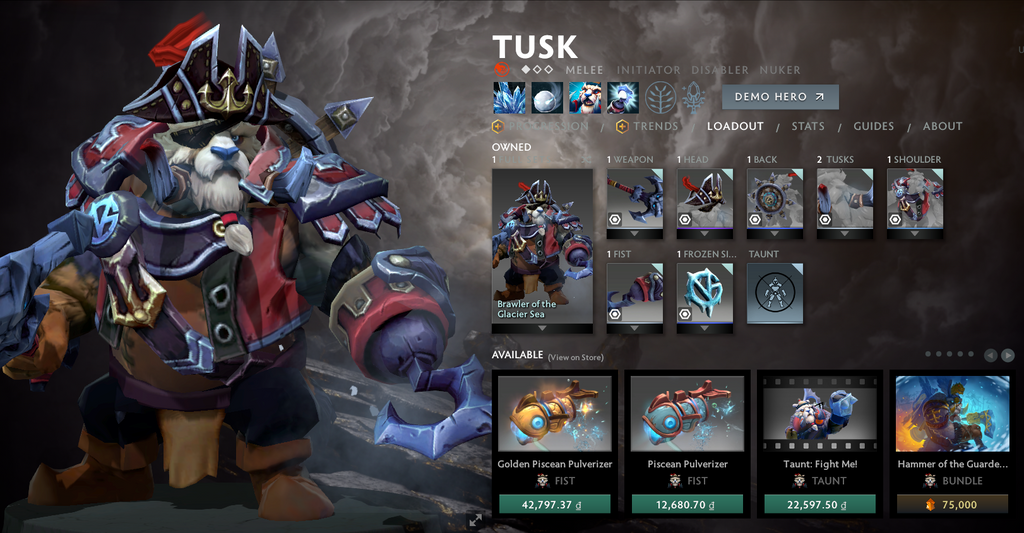This screenshot has width=1024, height=533.
Task: Show next page of available items
Action: point(1007,355)
